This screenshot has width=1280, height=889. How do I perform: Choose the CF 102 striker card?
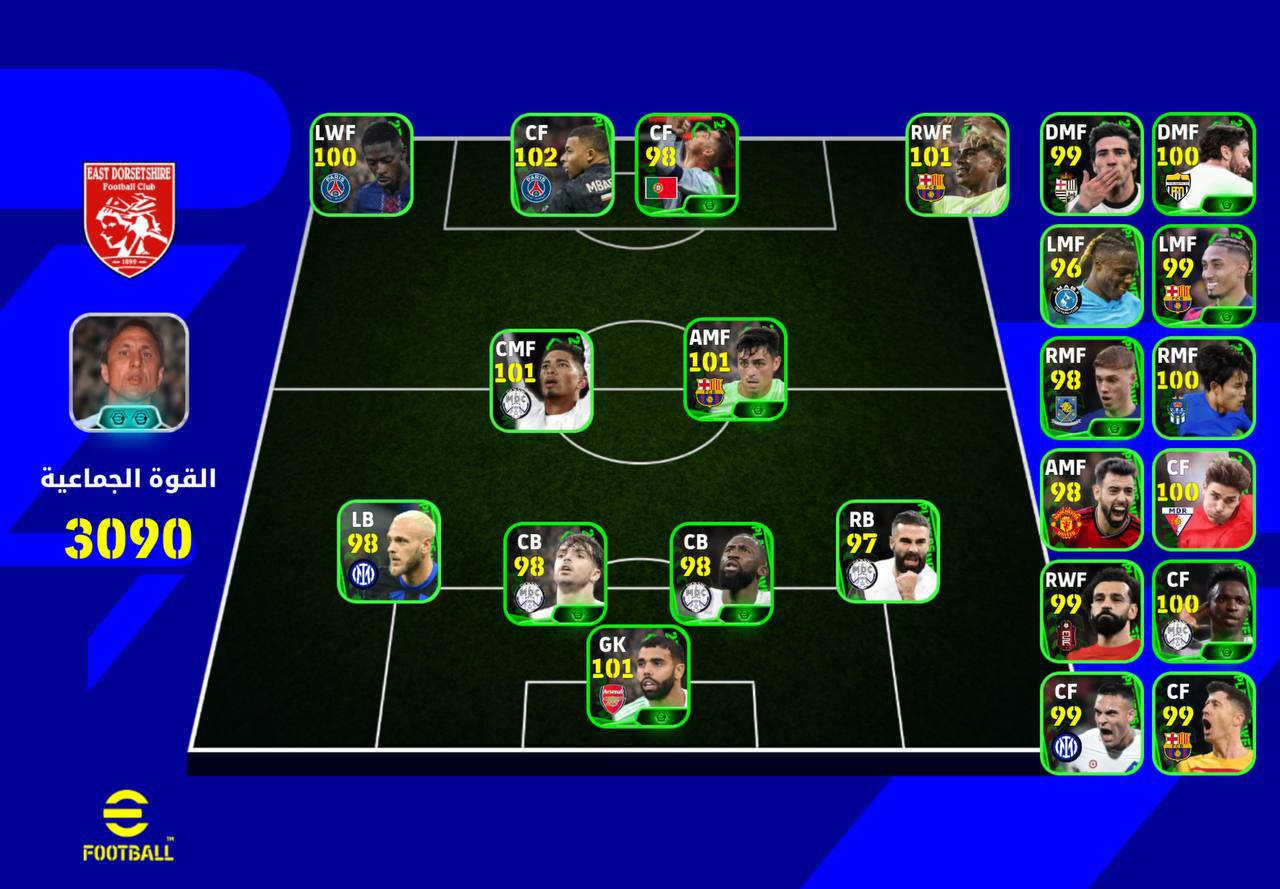click(x=562, y=164)
